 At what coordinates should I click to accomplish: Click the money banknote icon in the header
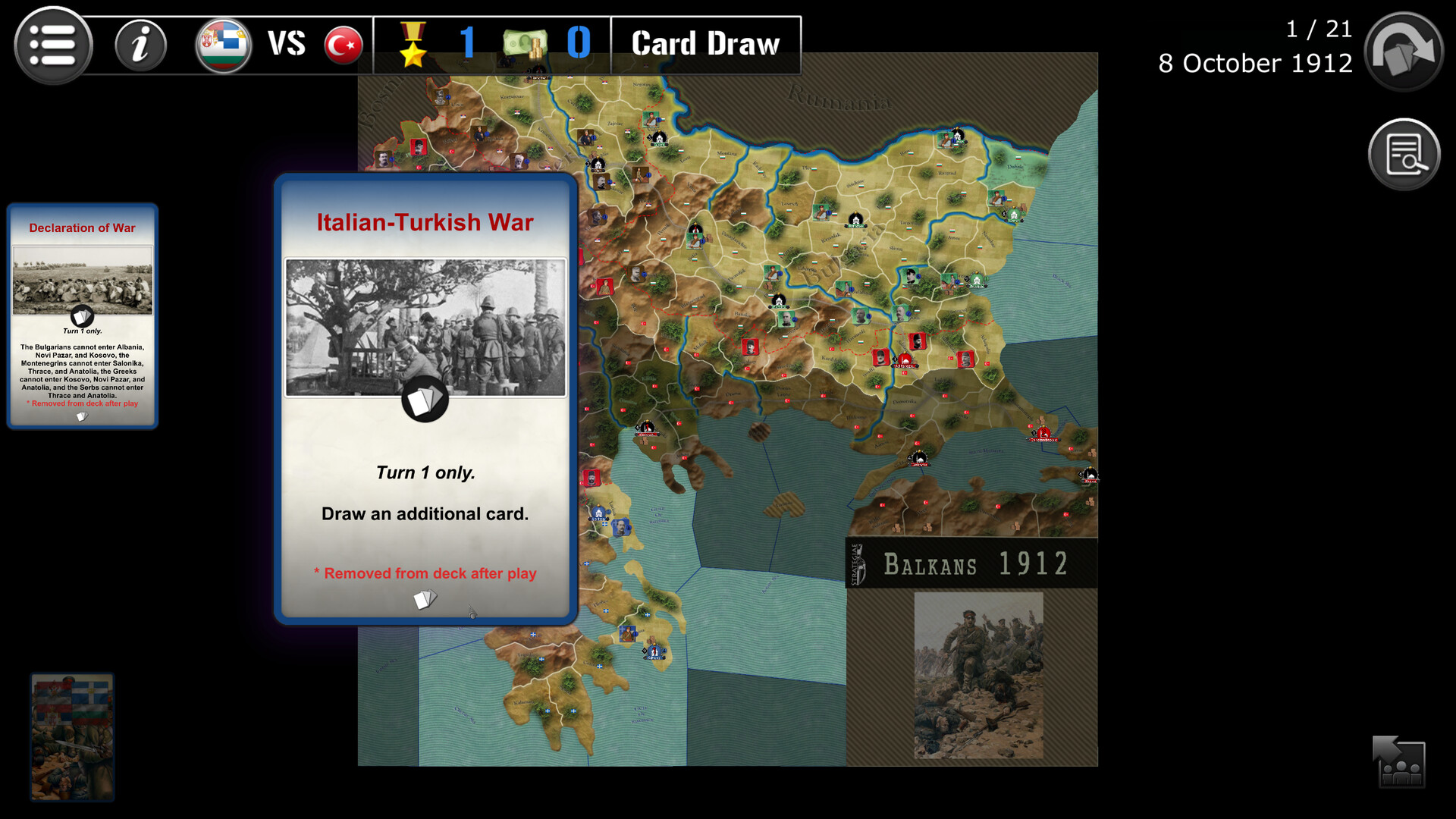click(526, 44)
